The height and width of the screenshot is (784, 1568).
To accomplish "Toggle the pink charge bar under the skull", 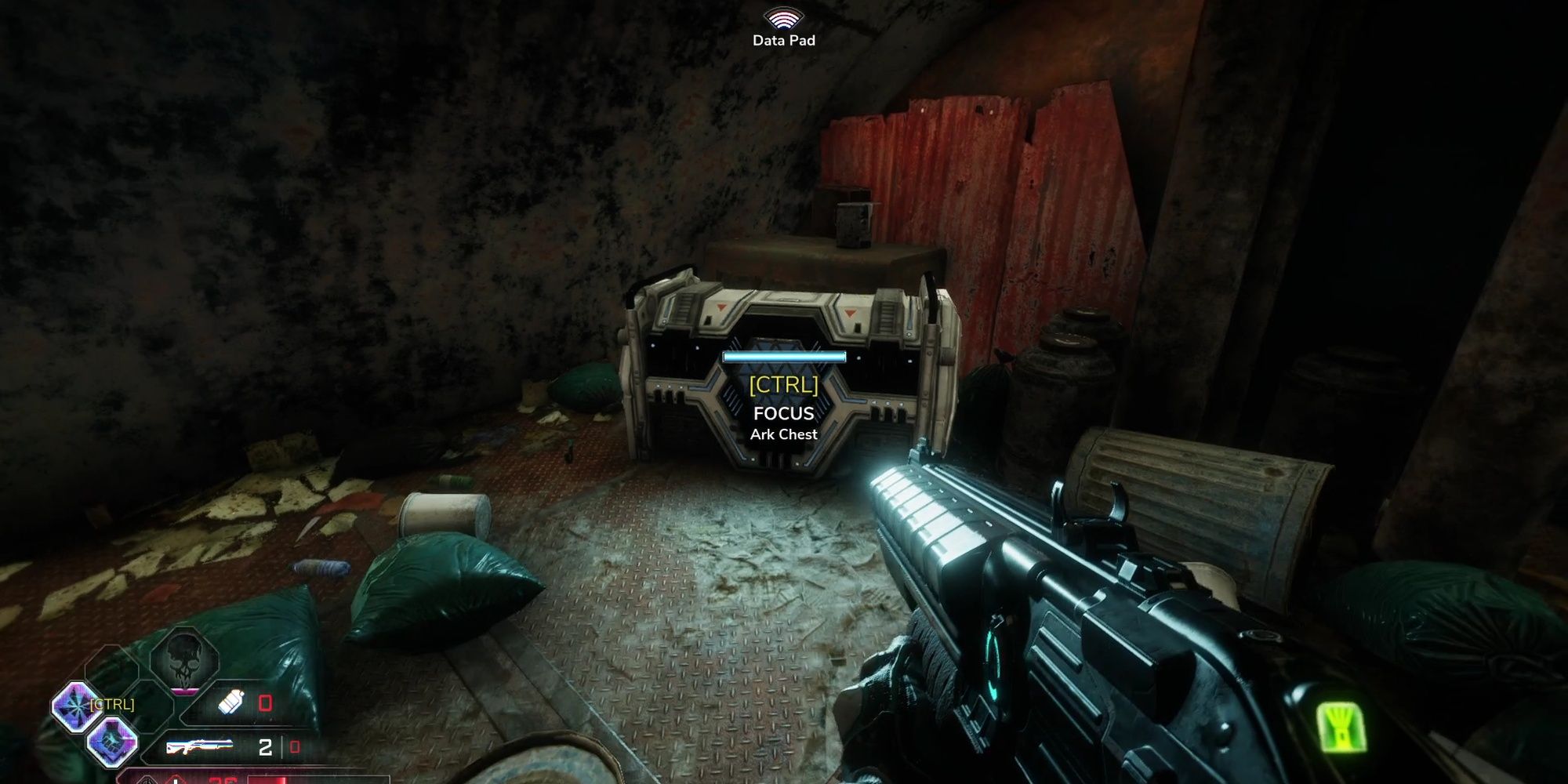I will coord(184,691).
